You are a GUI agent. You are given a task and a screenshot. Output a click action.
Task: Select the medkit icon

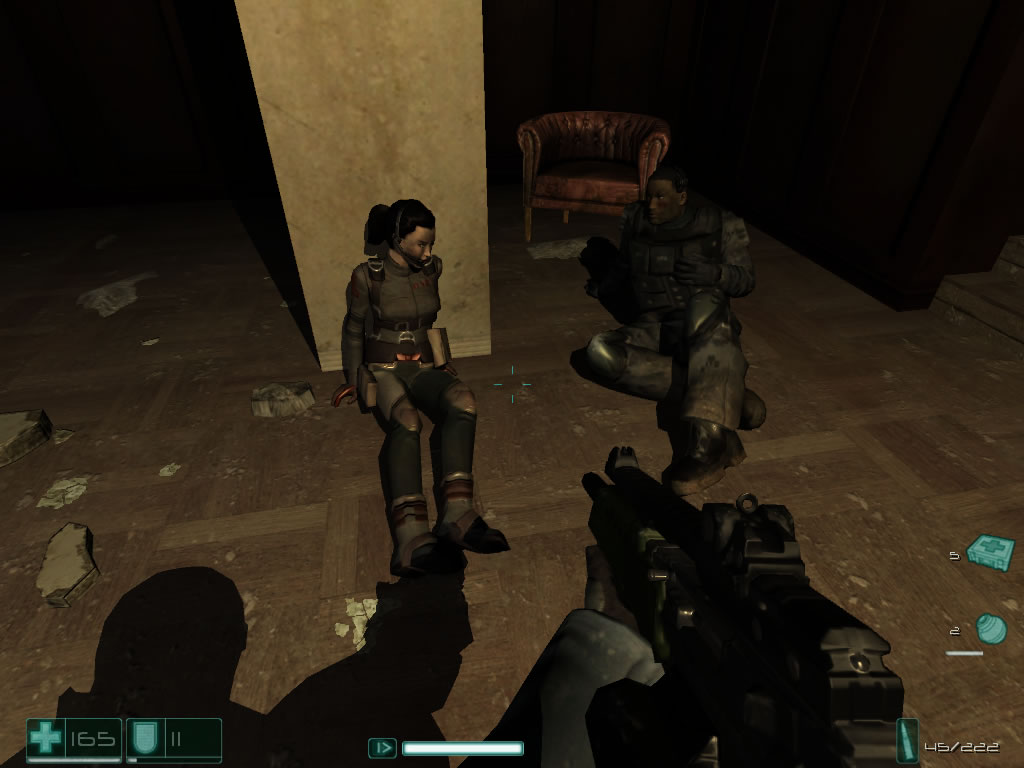991,552
